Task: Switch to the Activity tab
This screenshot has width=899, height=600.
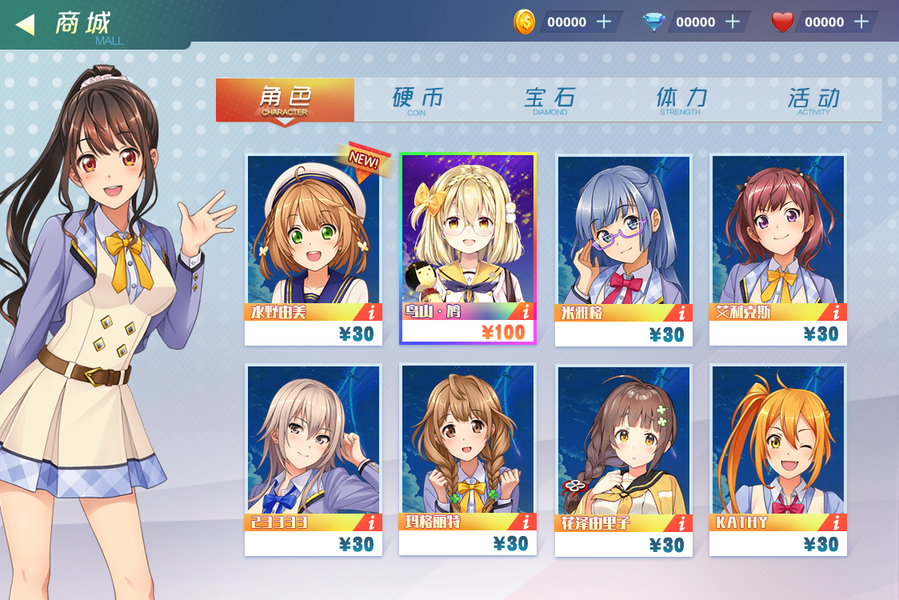Action: click(x=813, y=100)
